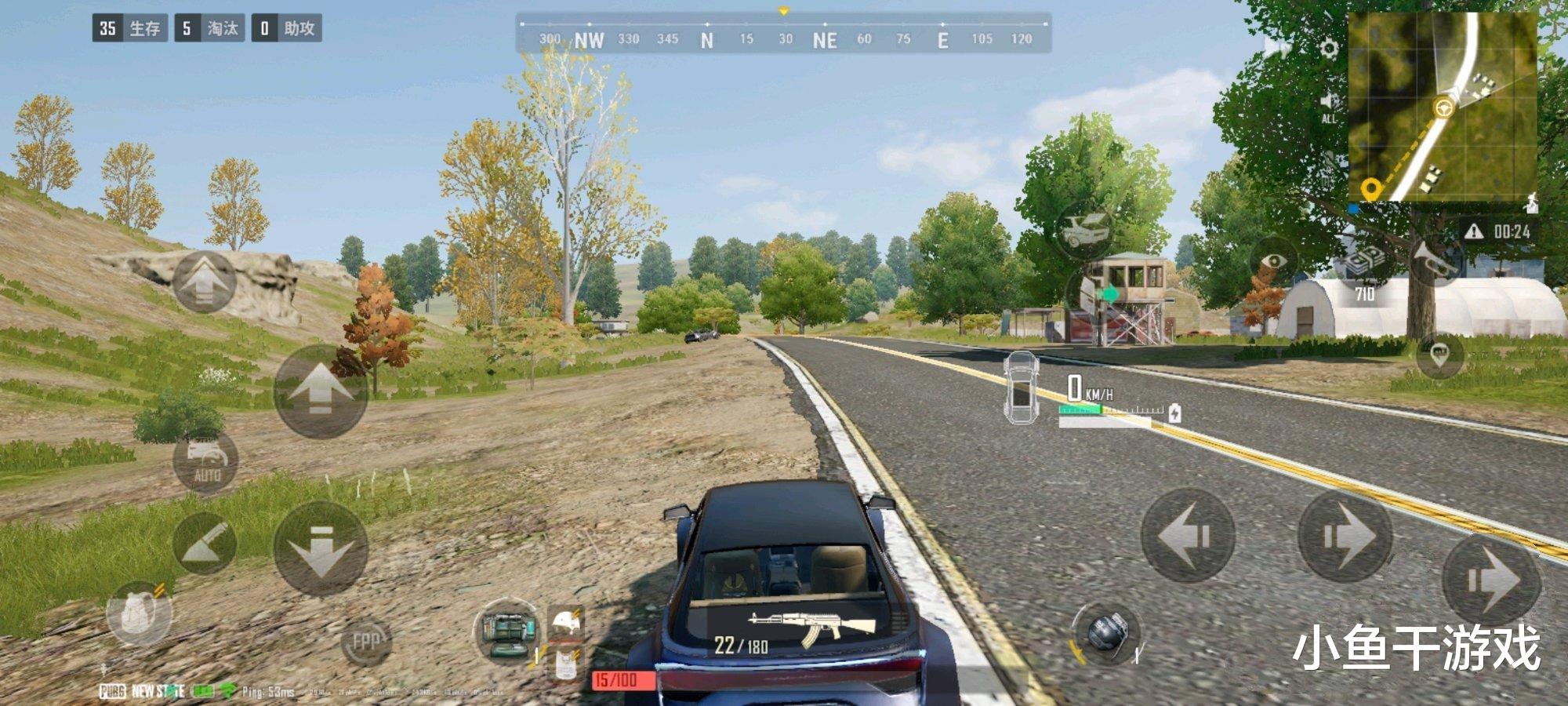Expand the minimap
Viewport: 1568px width, 706px height.
pos(1442,106)
